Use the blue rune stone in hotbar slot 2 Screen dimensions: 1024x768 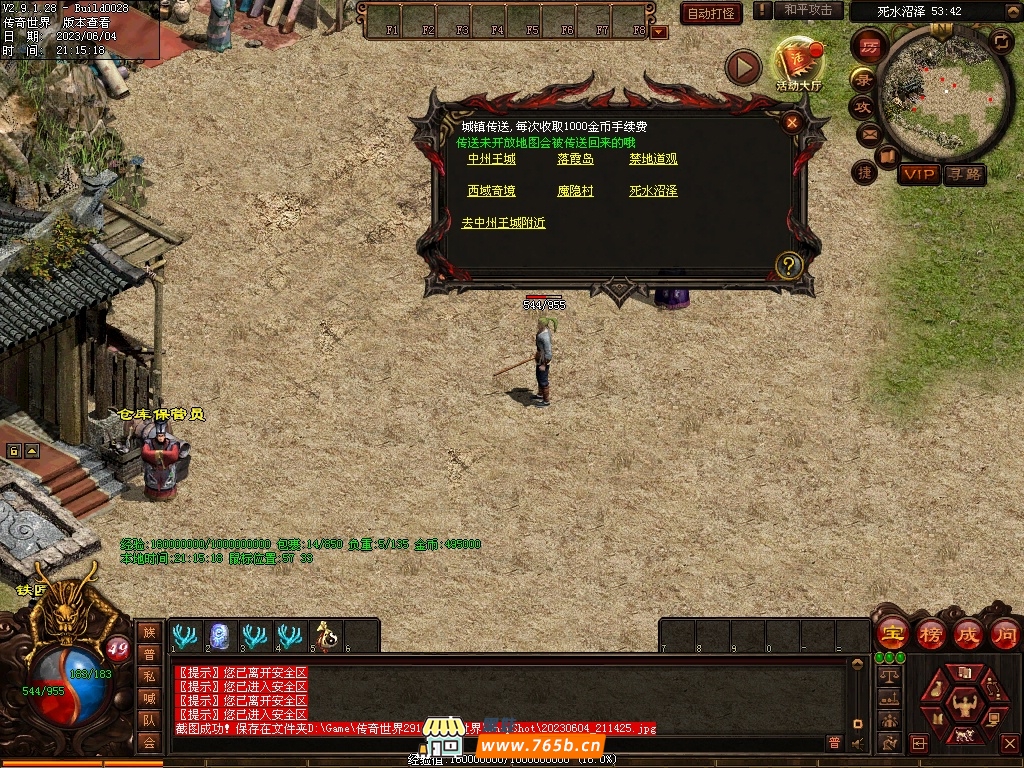[219, 636]
